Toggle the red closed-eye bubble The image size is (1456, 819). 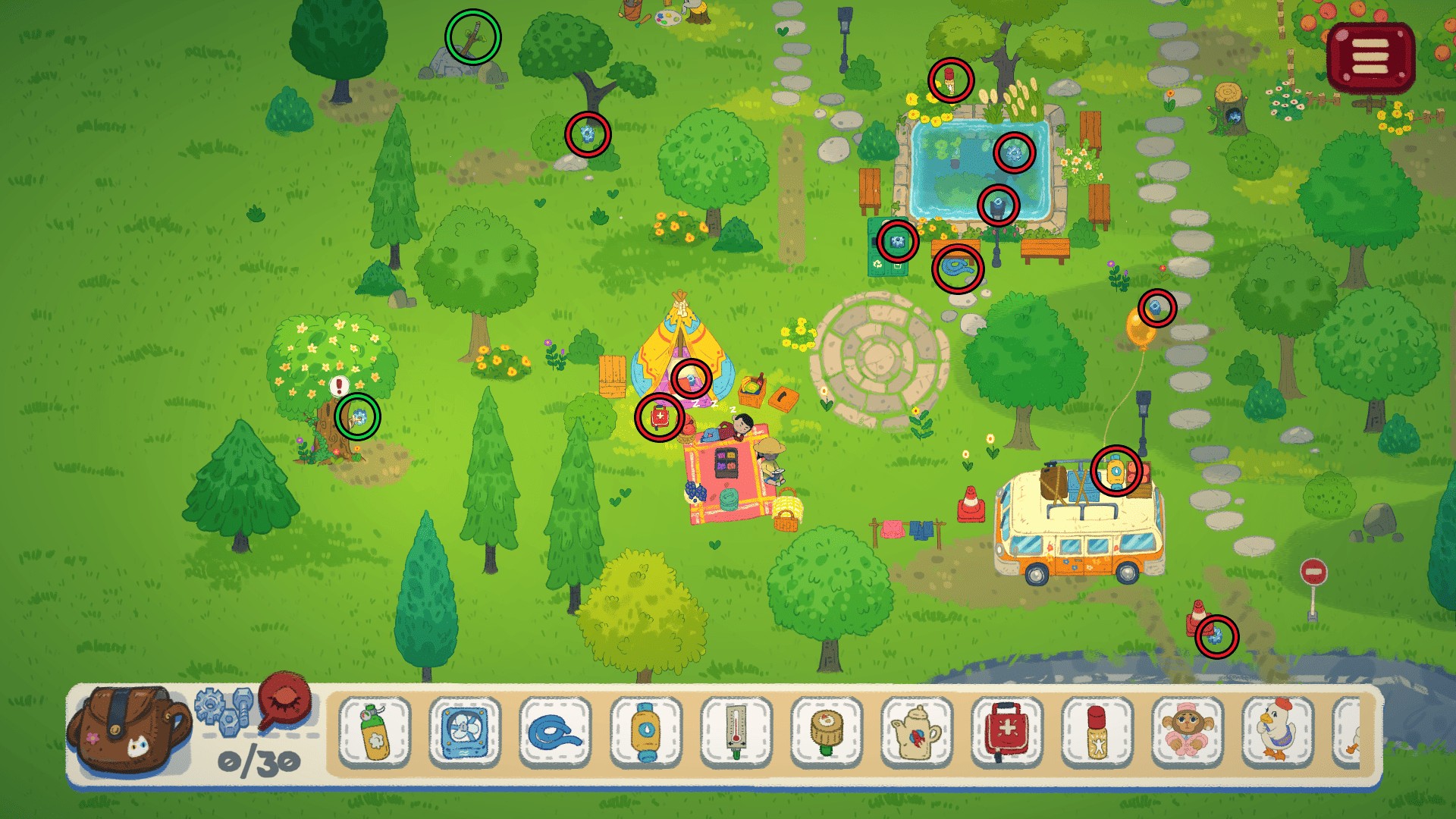coord(285,700)
